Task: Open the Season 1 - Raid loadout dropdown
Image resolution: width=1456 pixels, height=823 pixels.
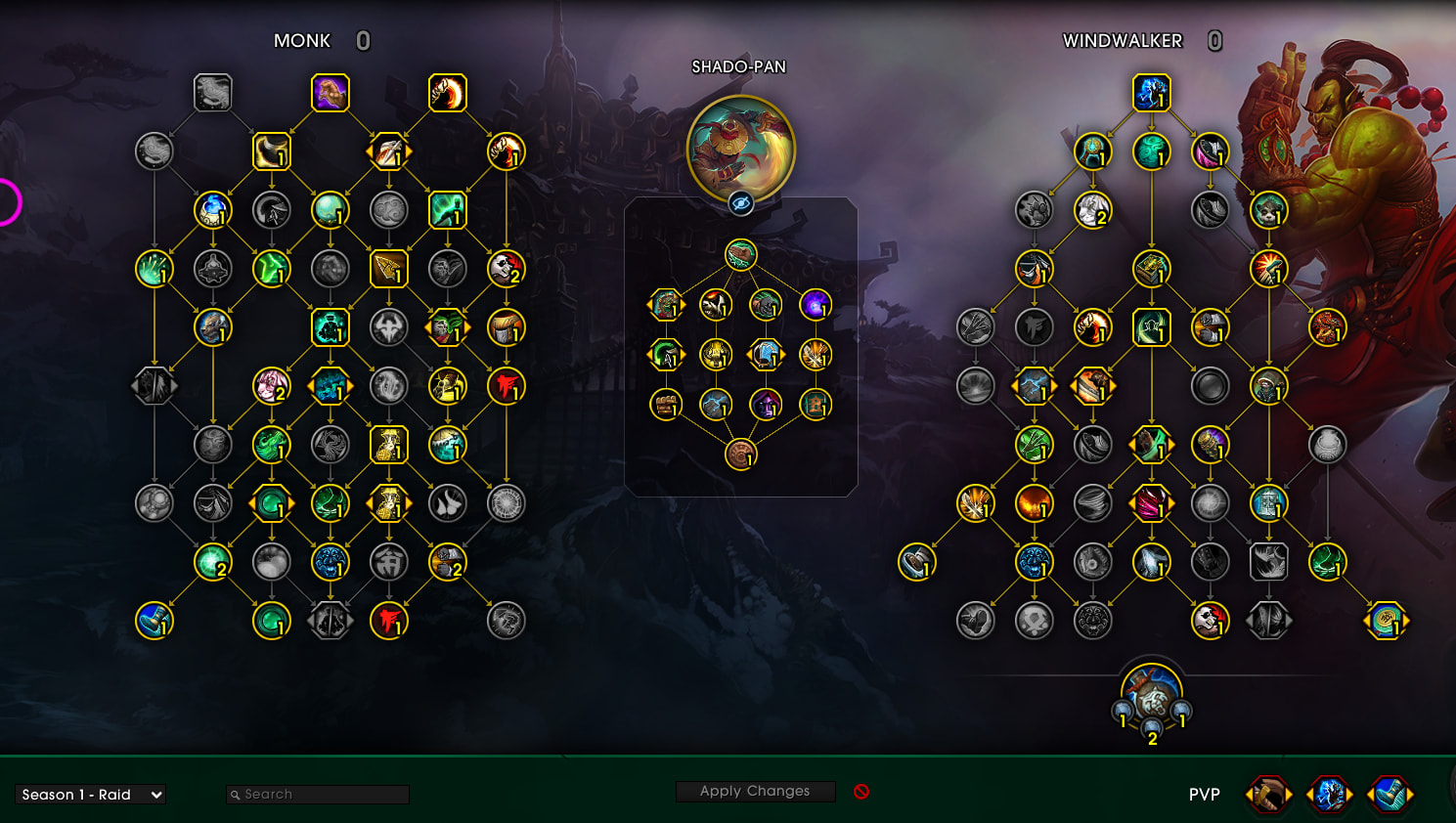Action: coord(91,795)
